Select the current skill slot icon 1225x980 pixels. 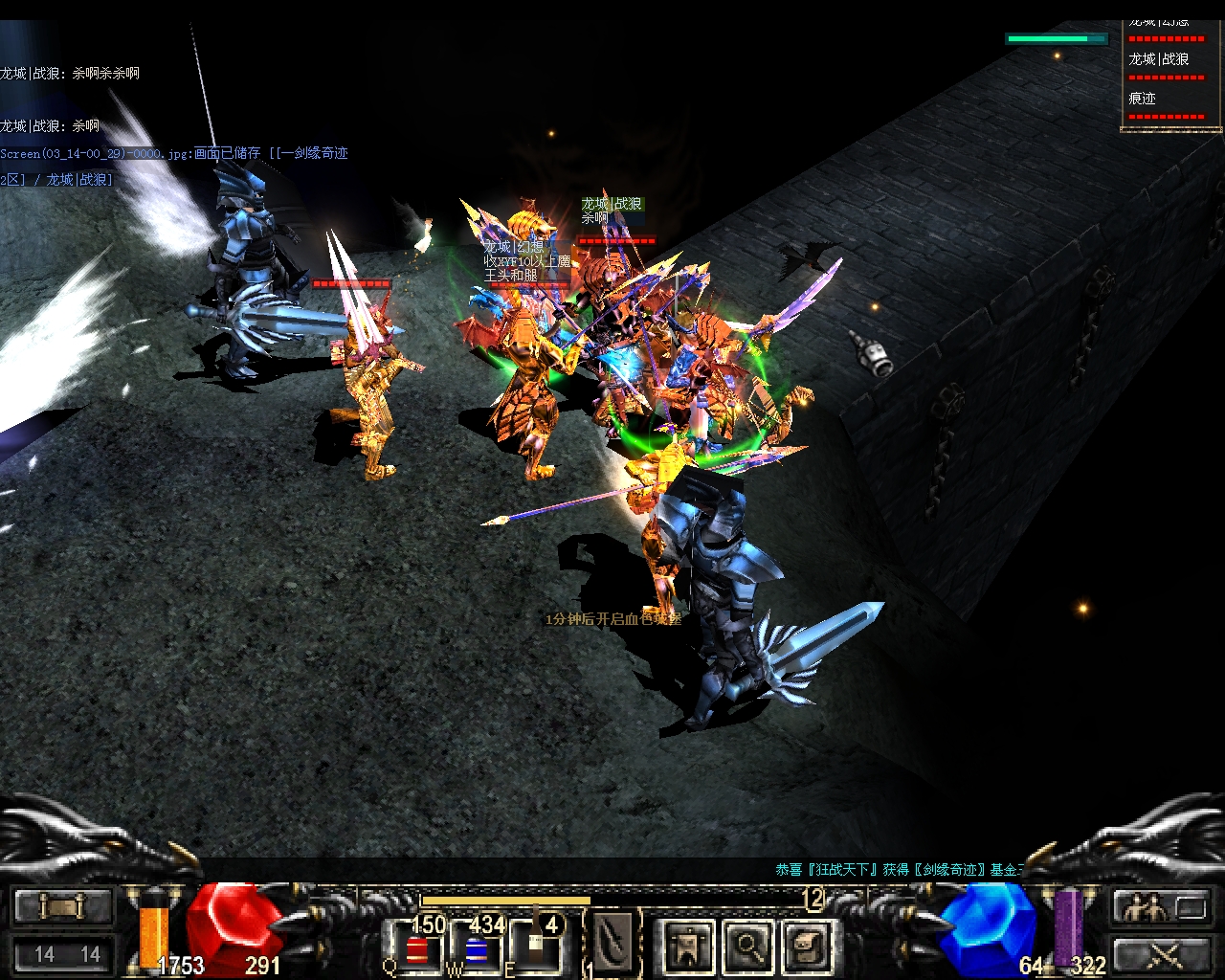pyautogui.click(x=612, y=942)
